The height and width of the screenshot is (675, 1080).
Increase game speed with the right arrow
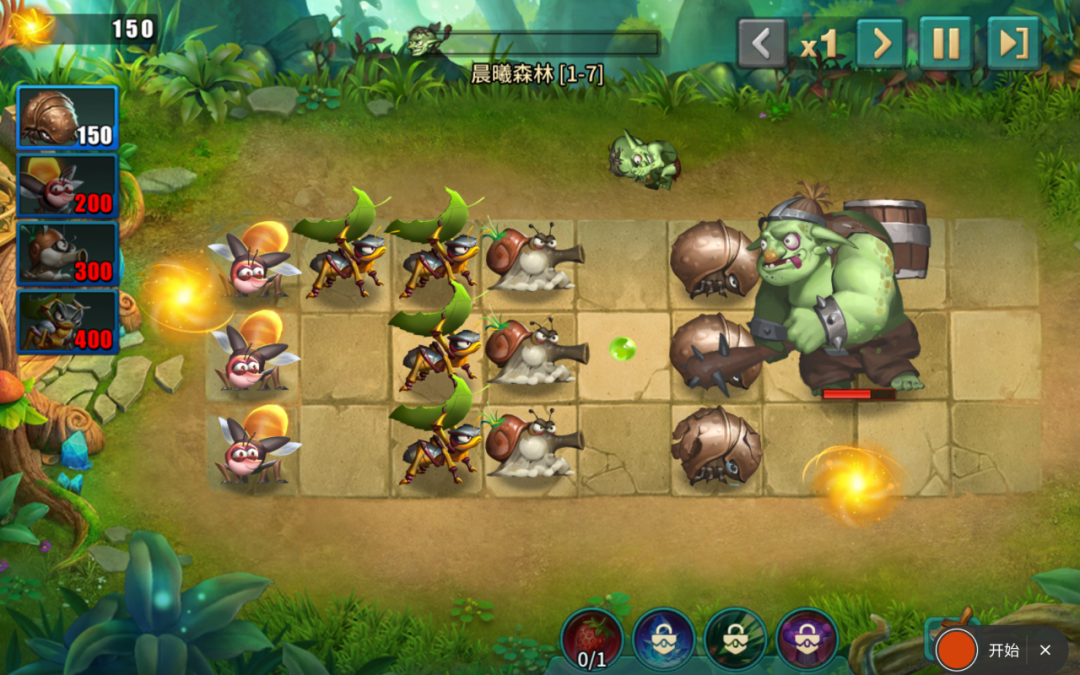click(x=881, y=44)
